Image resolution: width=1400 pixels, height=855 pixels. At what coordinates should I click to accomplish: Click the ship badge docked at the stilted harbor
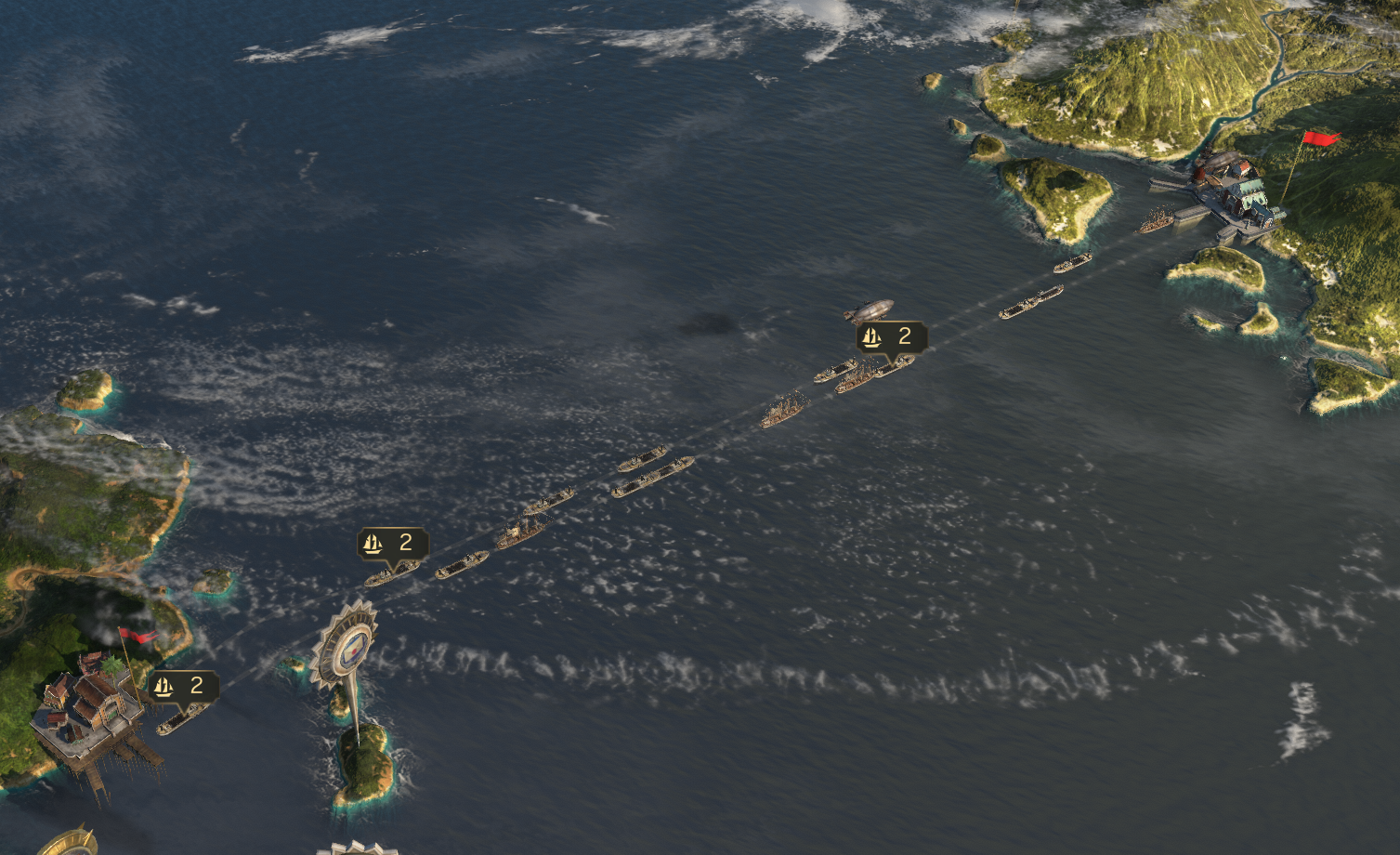pos(183,687)
